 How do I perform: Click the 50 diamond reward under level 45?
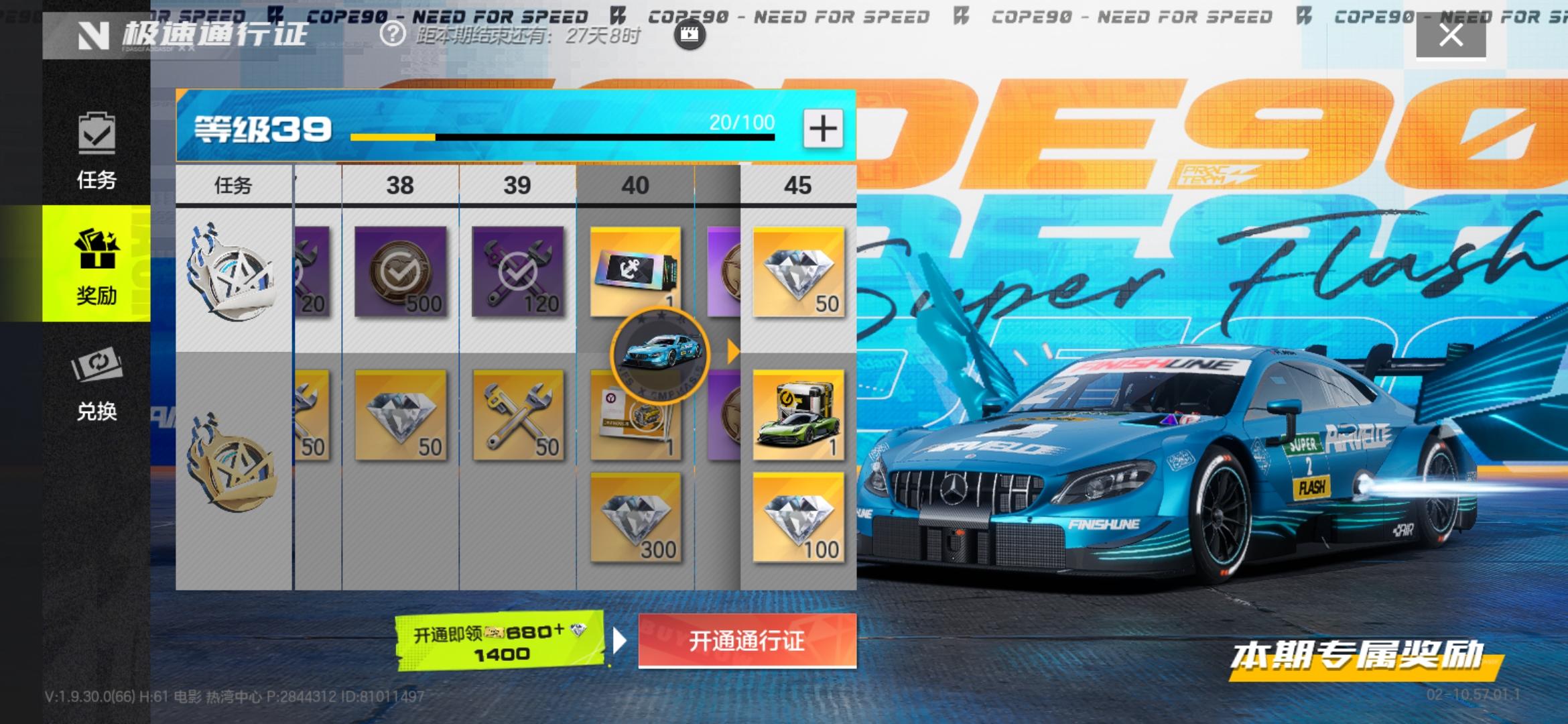coord(799,275)
